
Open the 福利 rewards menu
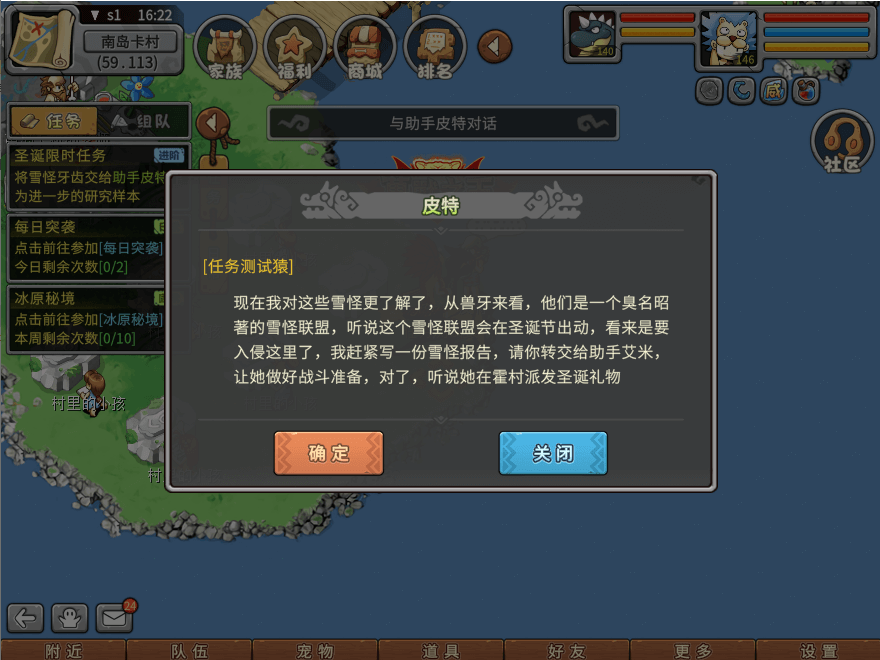(296, 48)
